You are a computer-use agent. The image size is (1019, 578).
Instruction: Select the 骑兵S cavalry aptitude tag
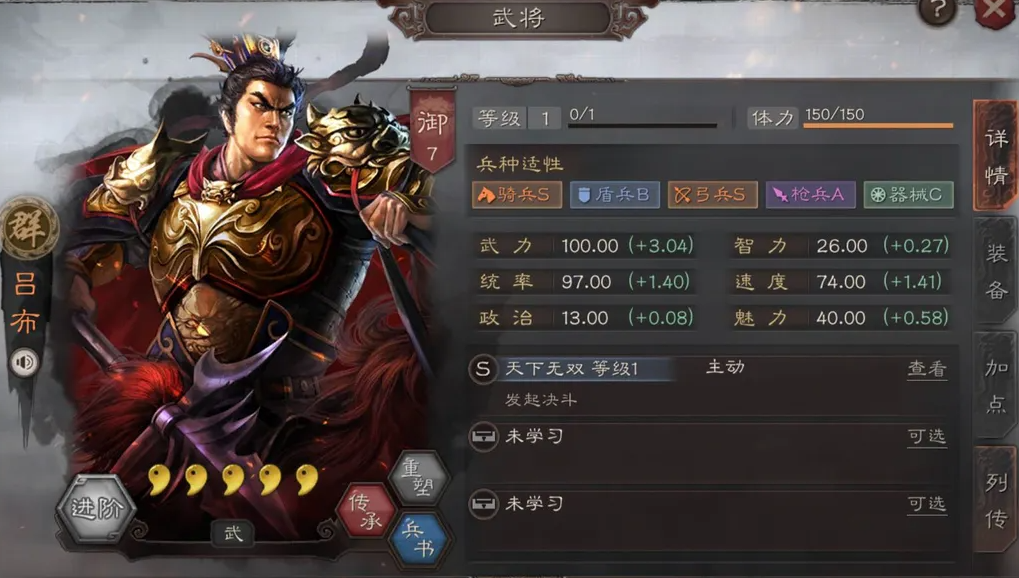coord(517,195)
